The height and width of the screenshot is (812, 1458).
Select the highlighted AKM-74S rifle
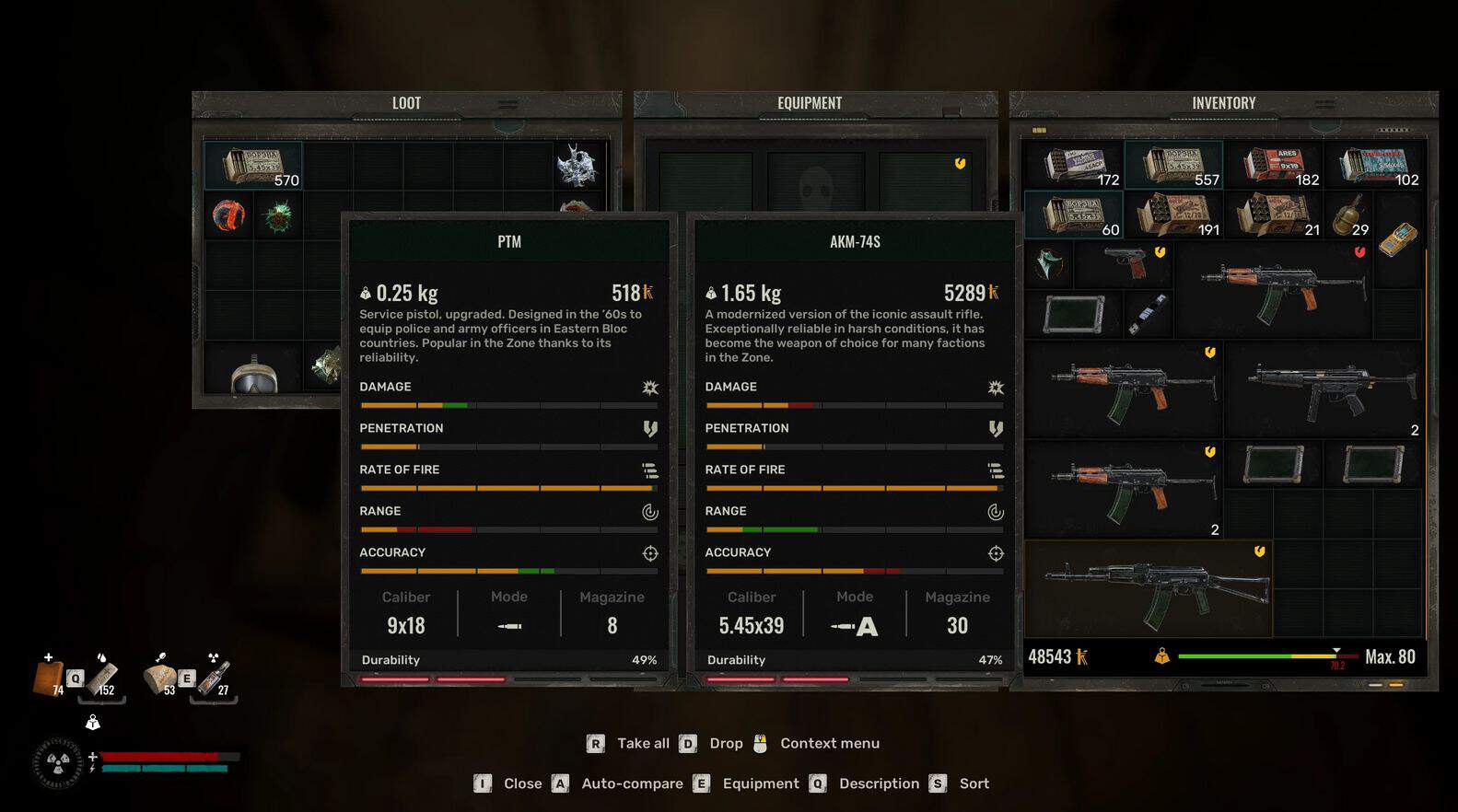coord(1149,589)
